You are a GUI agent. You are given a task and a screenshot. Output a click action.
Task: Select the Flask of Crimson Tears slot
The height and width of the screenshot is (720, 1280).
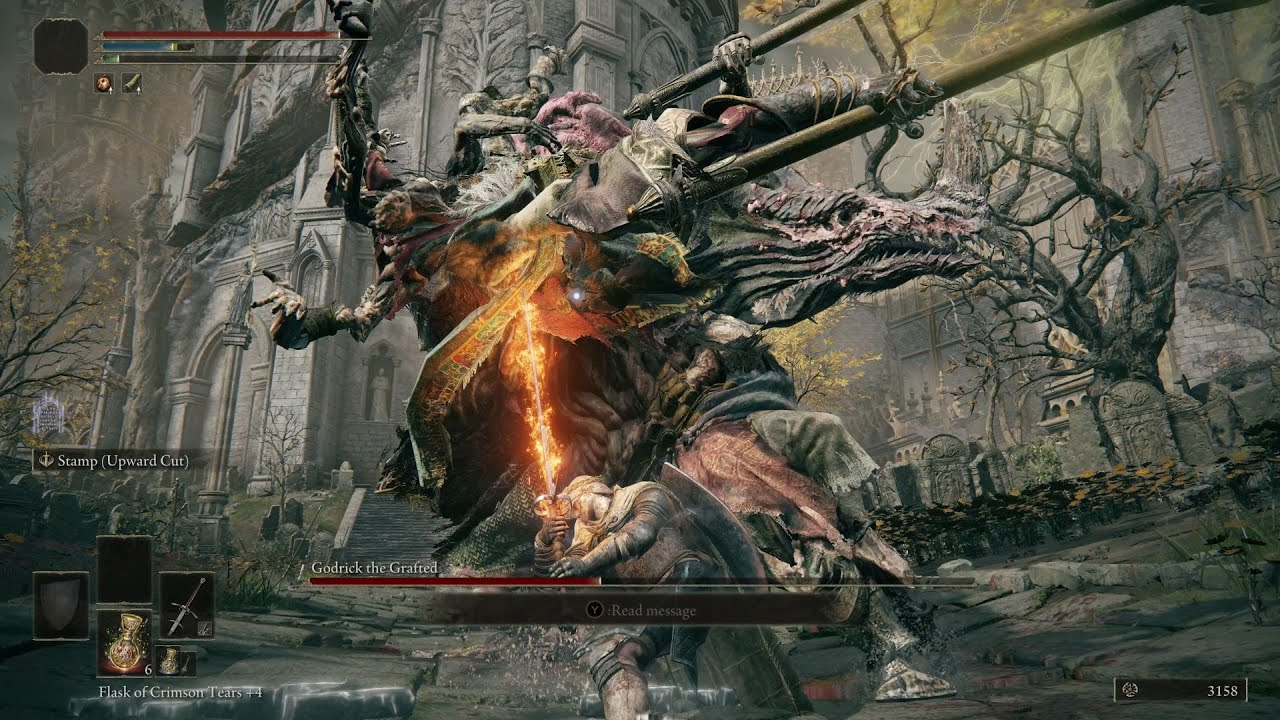(x=125, y=642)
